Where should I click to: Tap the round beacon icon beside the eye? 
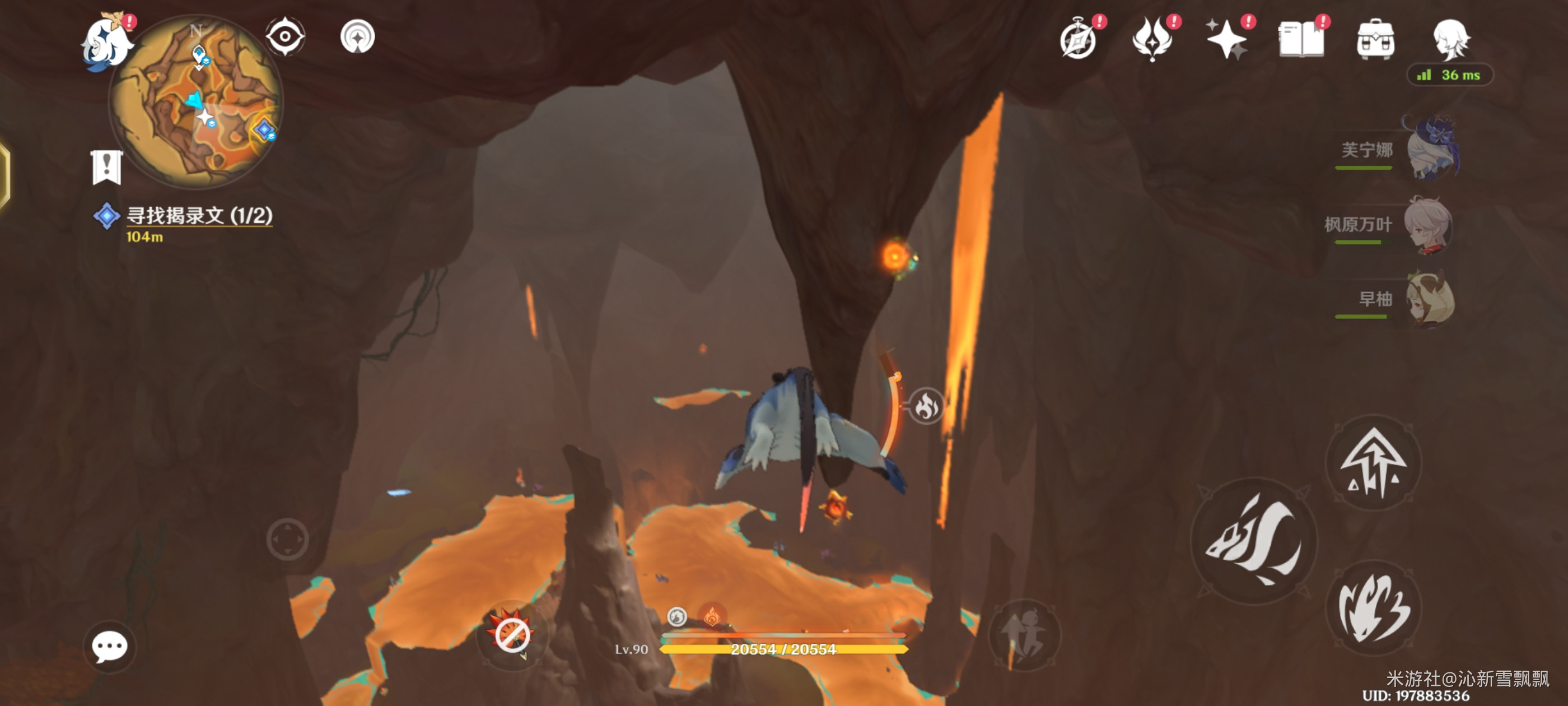point(357,36)
